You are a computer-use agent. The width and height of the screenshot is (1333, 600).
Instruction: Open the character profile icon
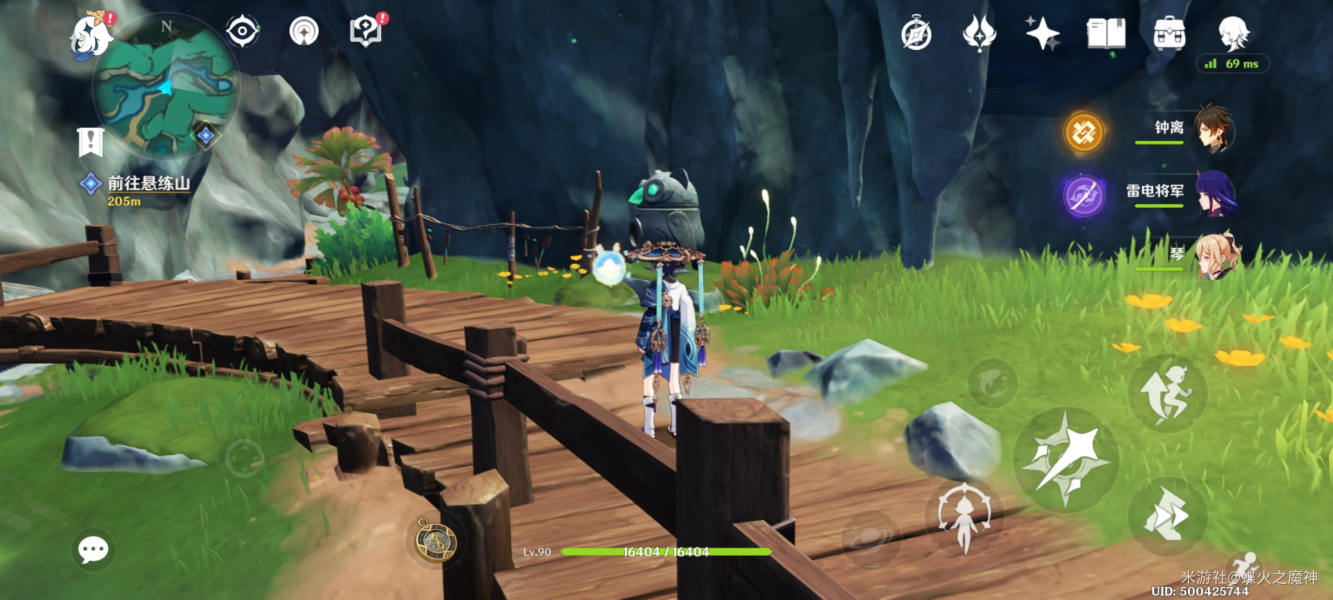point(1233,34)
